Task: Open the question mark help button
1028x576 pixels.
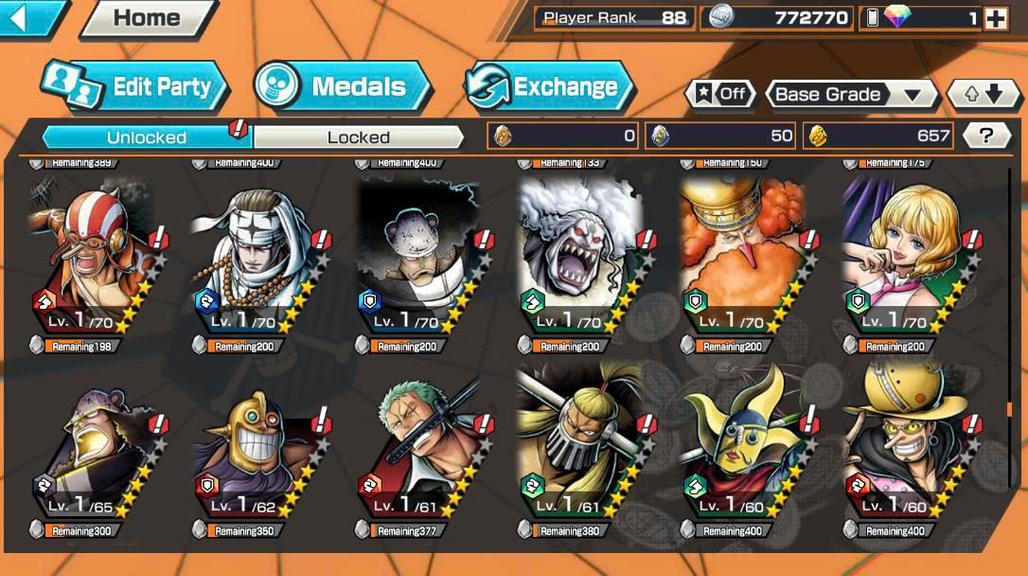Action: click(x=986, y=136)
